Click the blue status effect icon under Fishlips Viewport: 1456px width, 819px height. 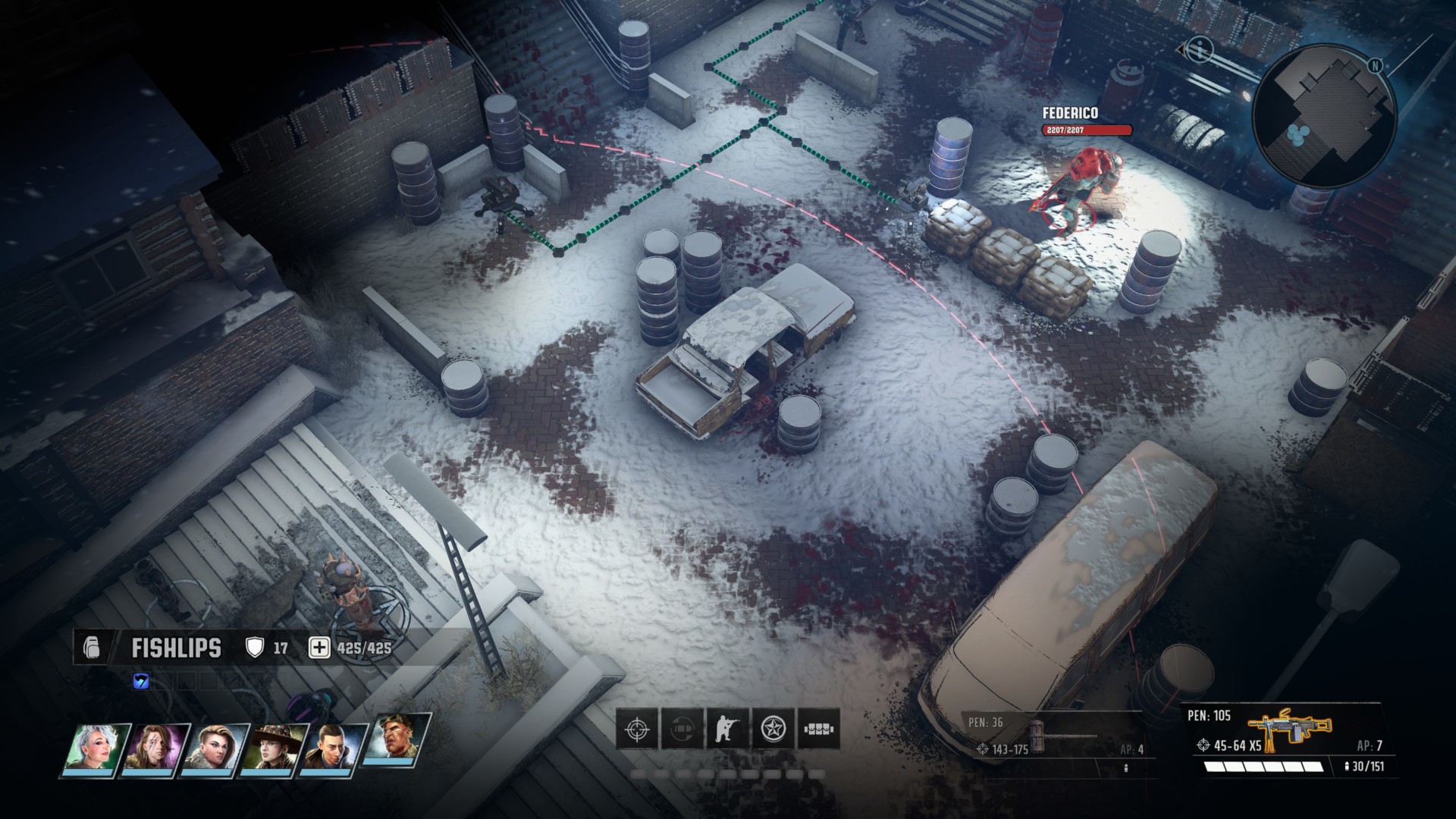click(x=141, y=681)
